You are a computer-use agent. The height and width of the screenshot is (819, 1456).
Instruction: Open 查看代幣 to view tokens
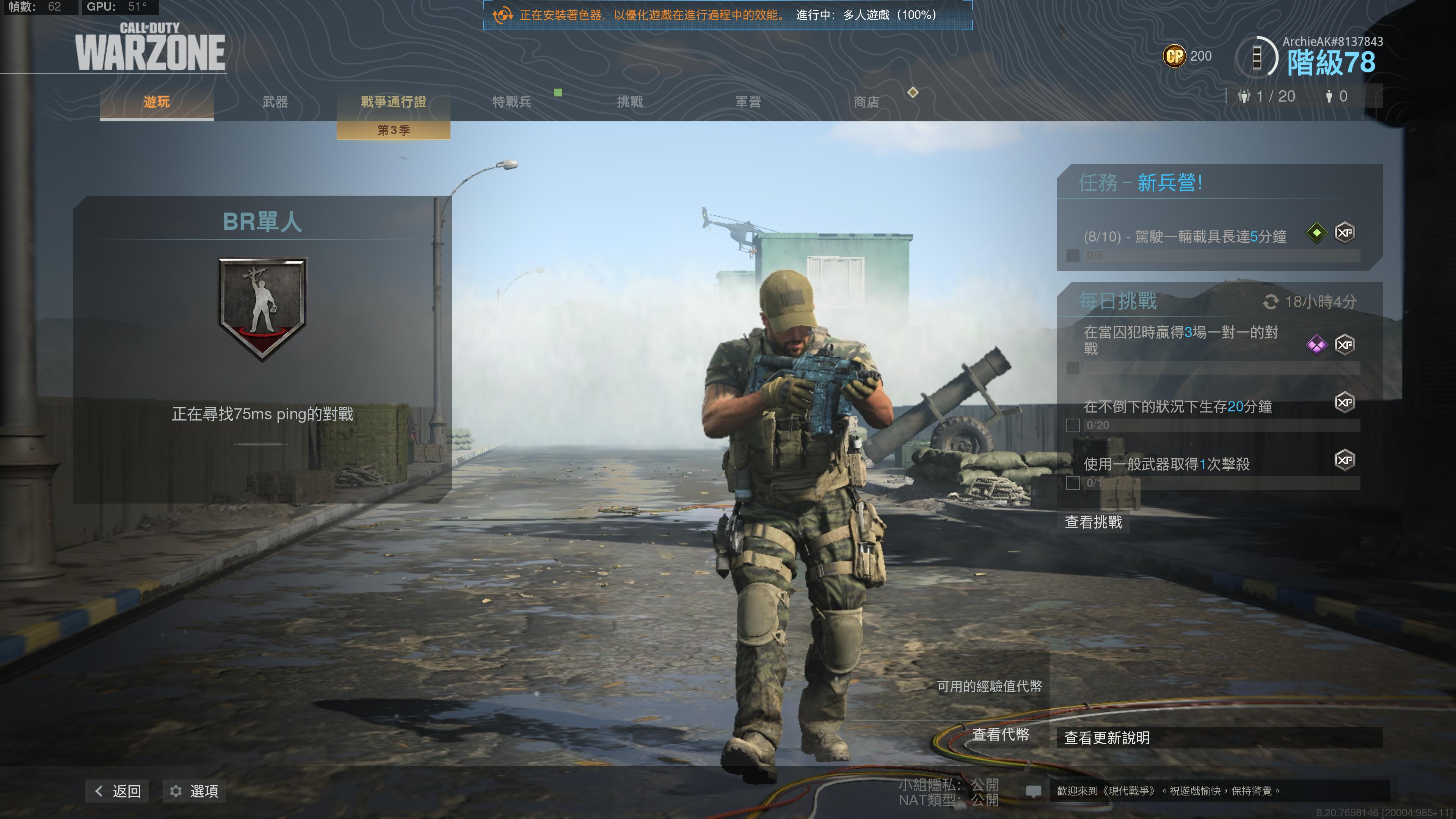tap(1001, 734)
